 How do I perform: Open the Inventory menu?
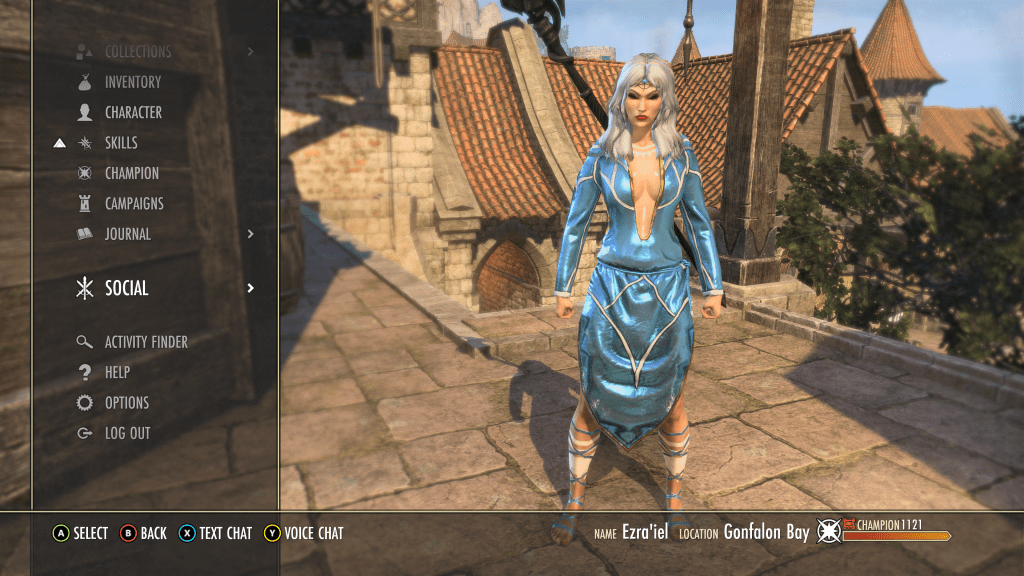tap(132, 82)
